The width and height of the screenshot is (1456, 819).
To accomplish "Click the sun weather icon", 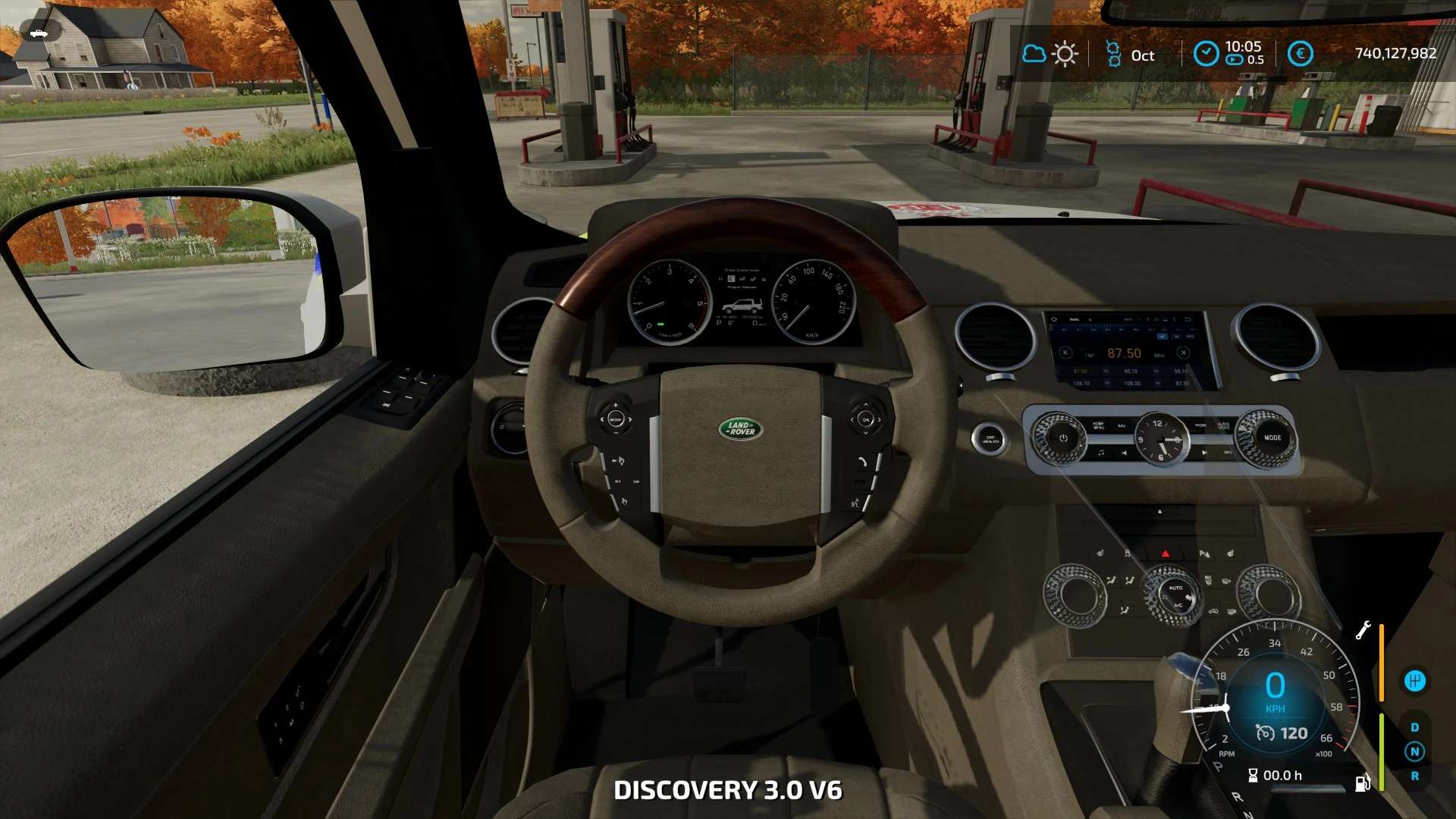I will coord(1065,55).
